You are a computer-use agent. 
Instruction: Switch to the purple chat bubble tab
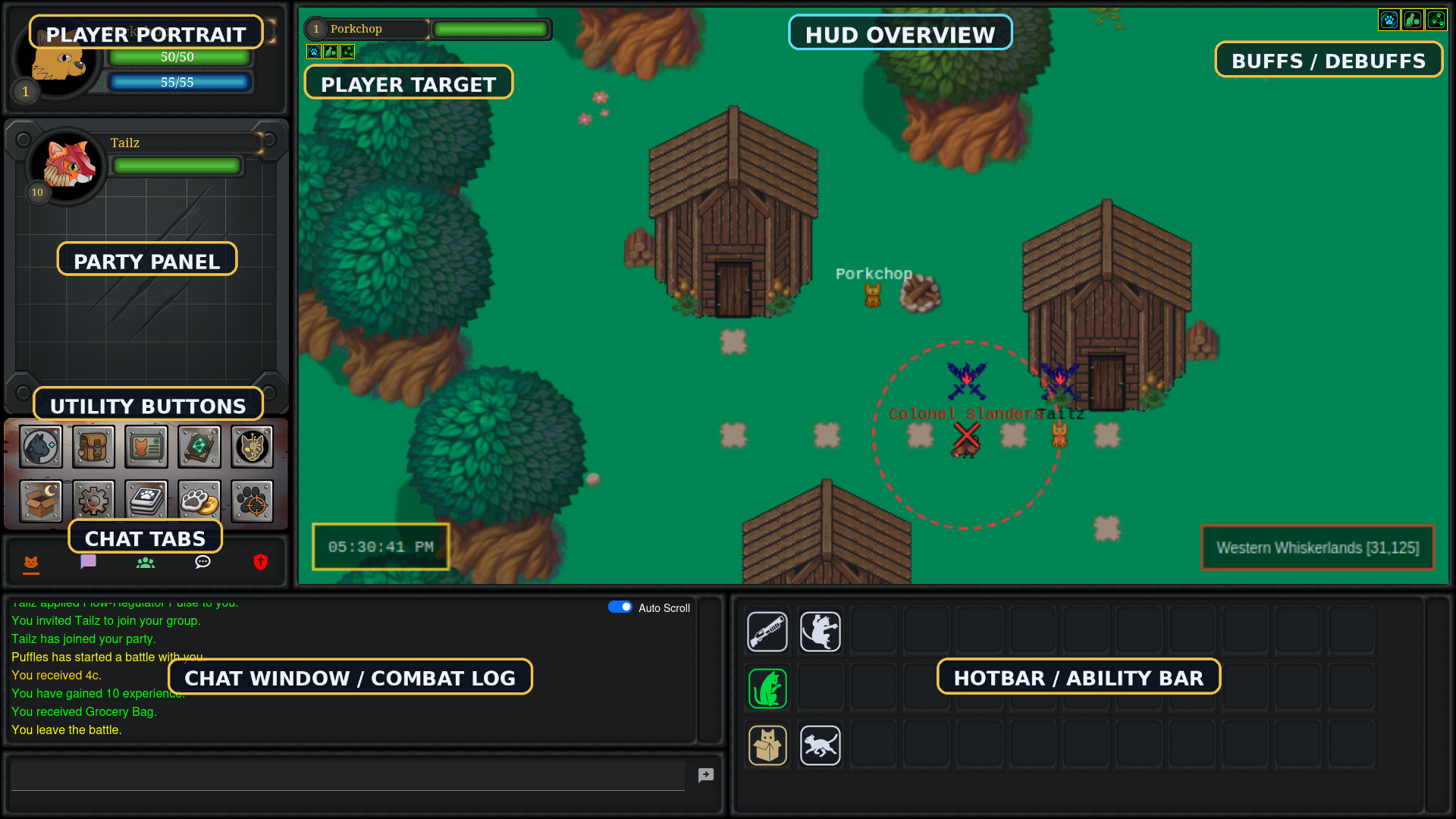click(x=87, y=563)
